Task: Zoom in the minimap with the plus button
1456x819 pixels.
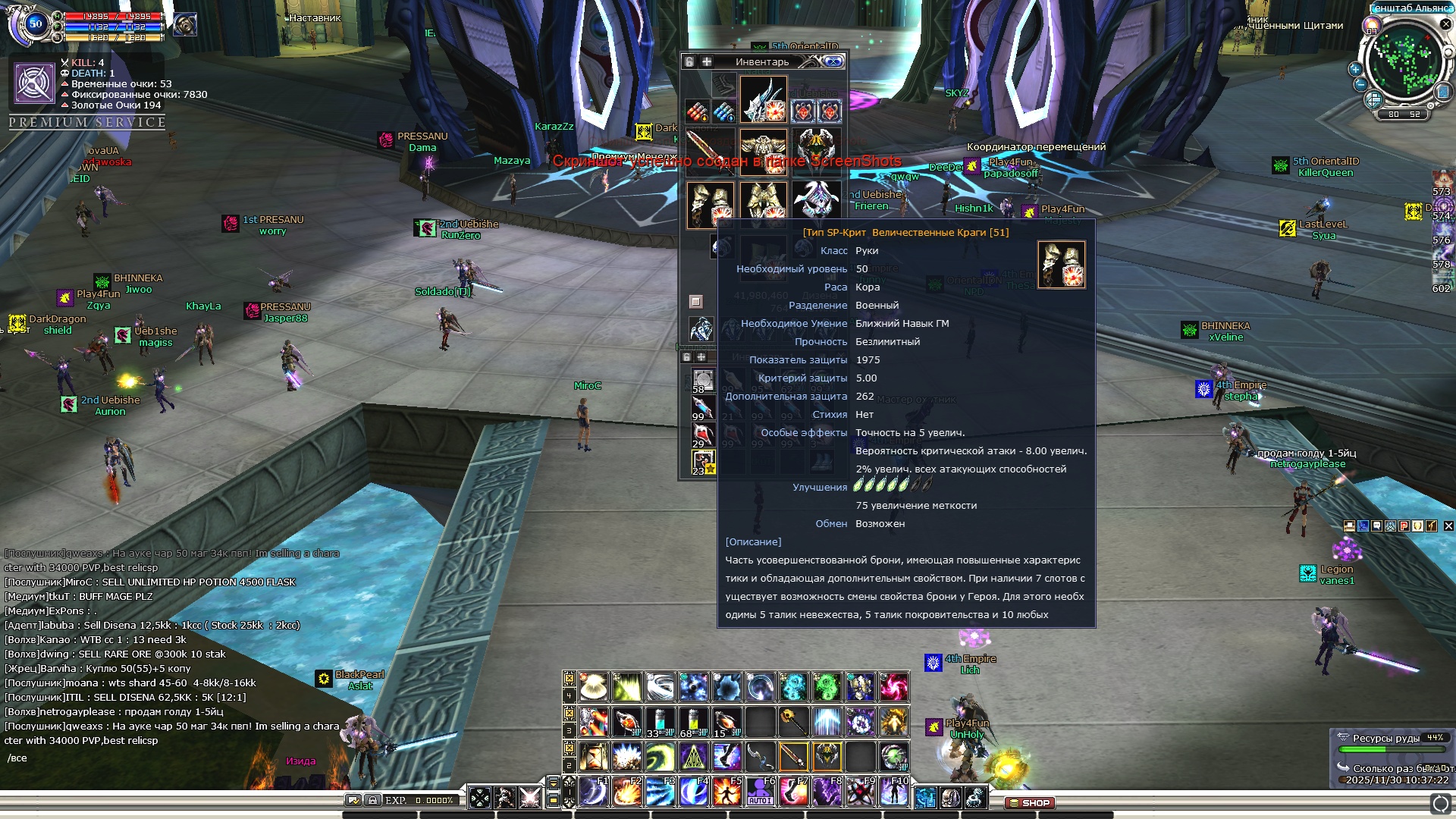Action: click(1355, 69)
